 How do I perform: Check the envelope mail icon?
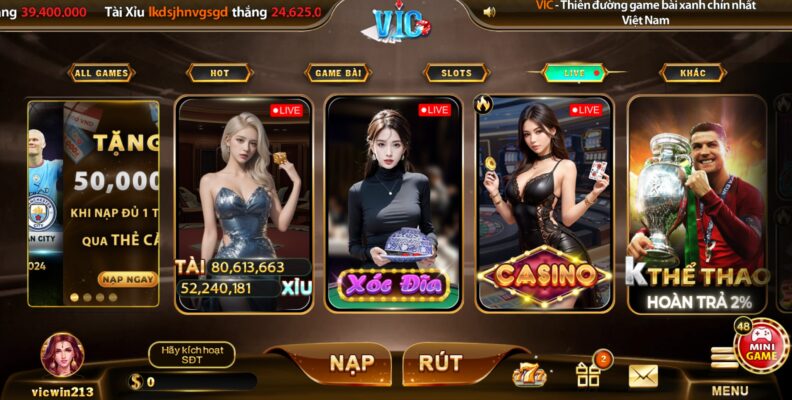click(643, 375)
